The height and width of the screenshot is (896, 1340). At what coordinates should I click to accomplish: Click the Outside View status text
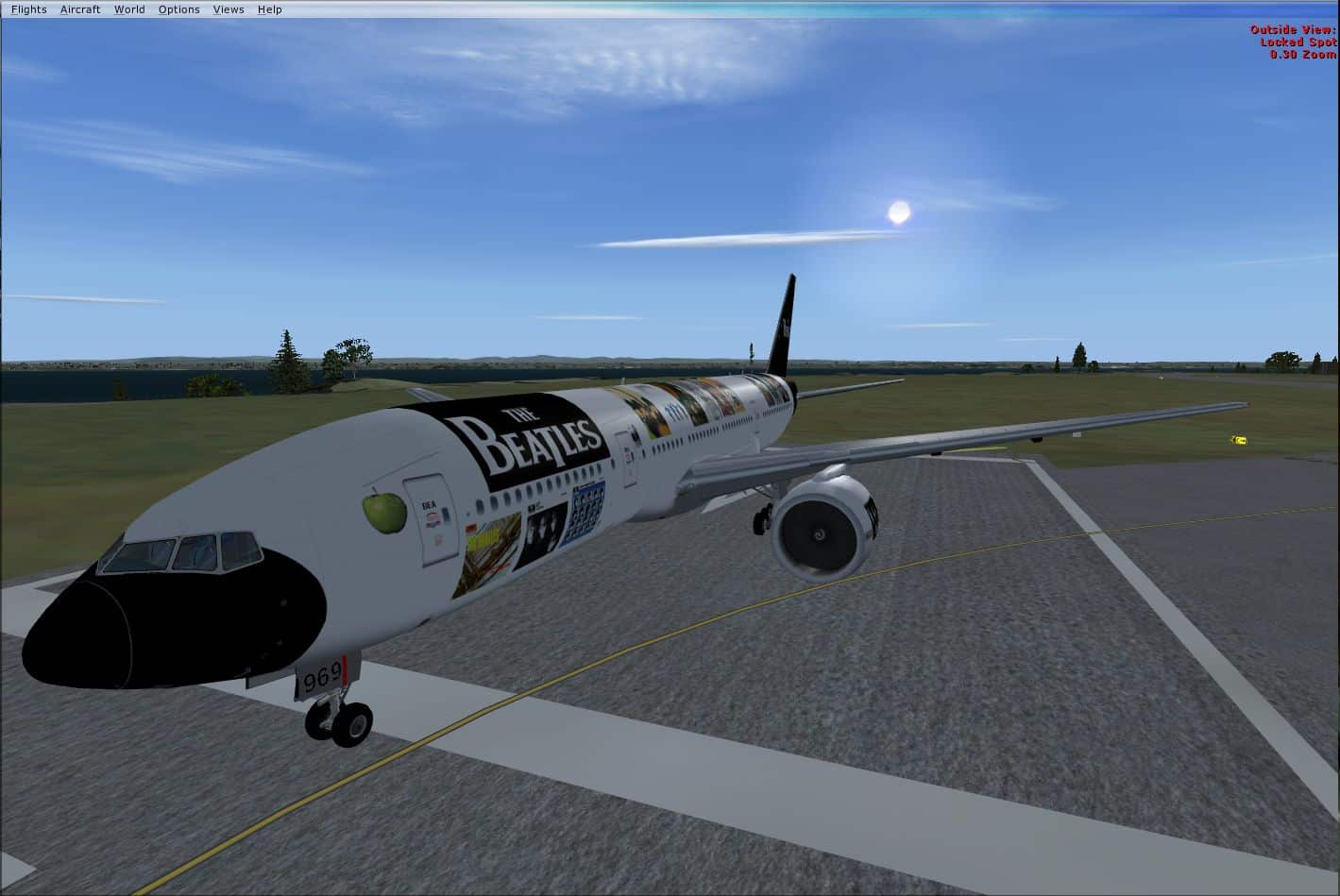coord(1291,28)
